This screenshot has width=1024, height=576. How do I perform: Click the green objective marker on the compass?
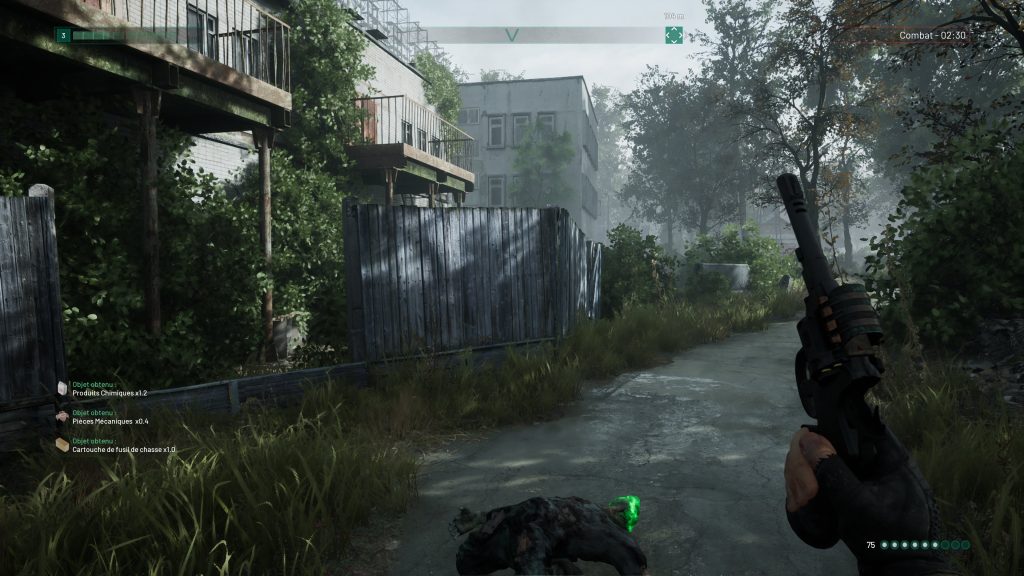pyautogui.click(x=674, y=35)
